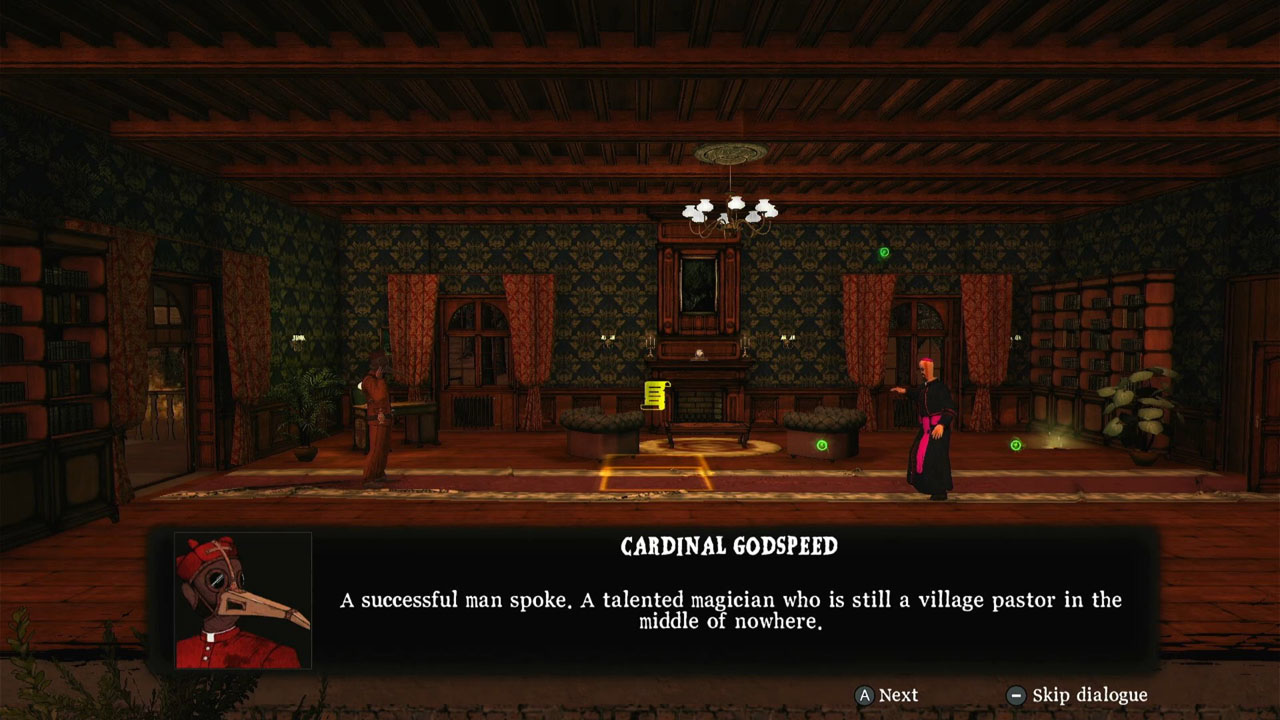Skip dialogue using the Skip dialogue option
Screen dimensions: 1280x720
1090,695
